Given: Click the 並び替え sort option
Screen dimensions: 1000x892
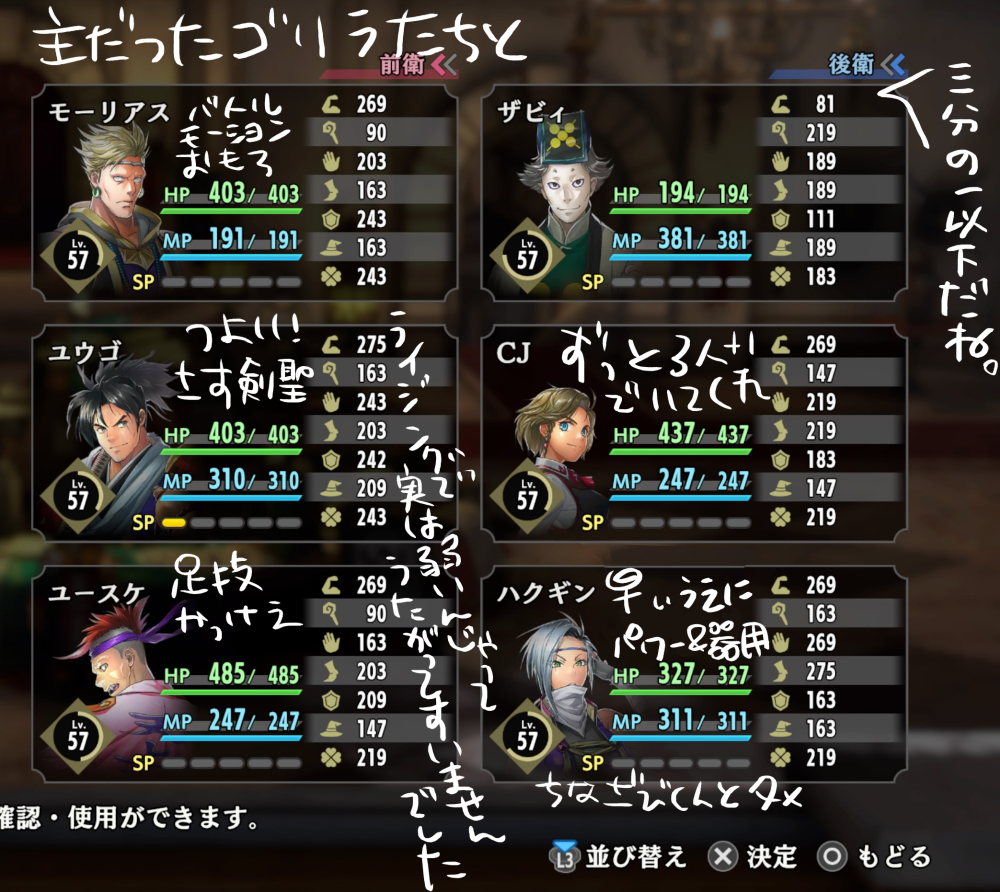Looking at the screenshot, I should pyautogui.click(x=622, y=857).
